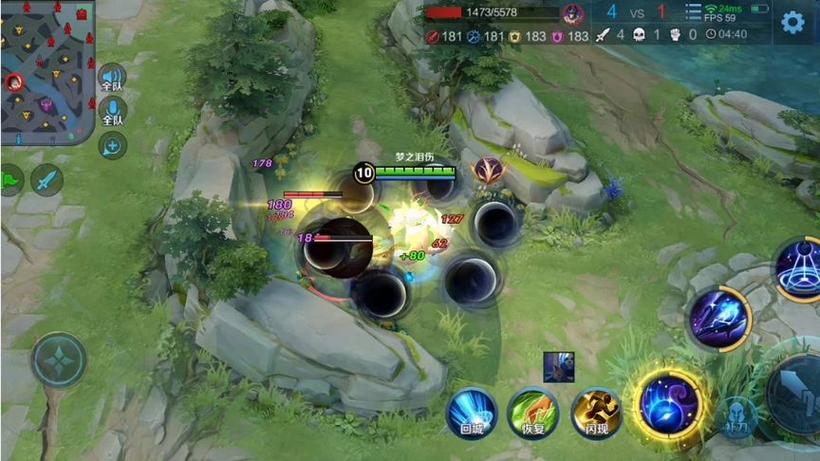Open the scoreboard list icon

pyautogui.click(x=694, y=11)
